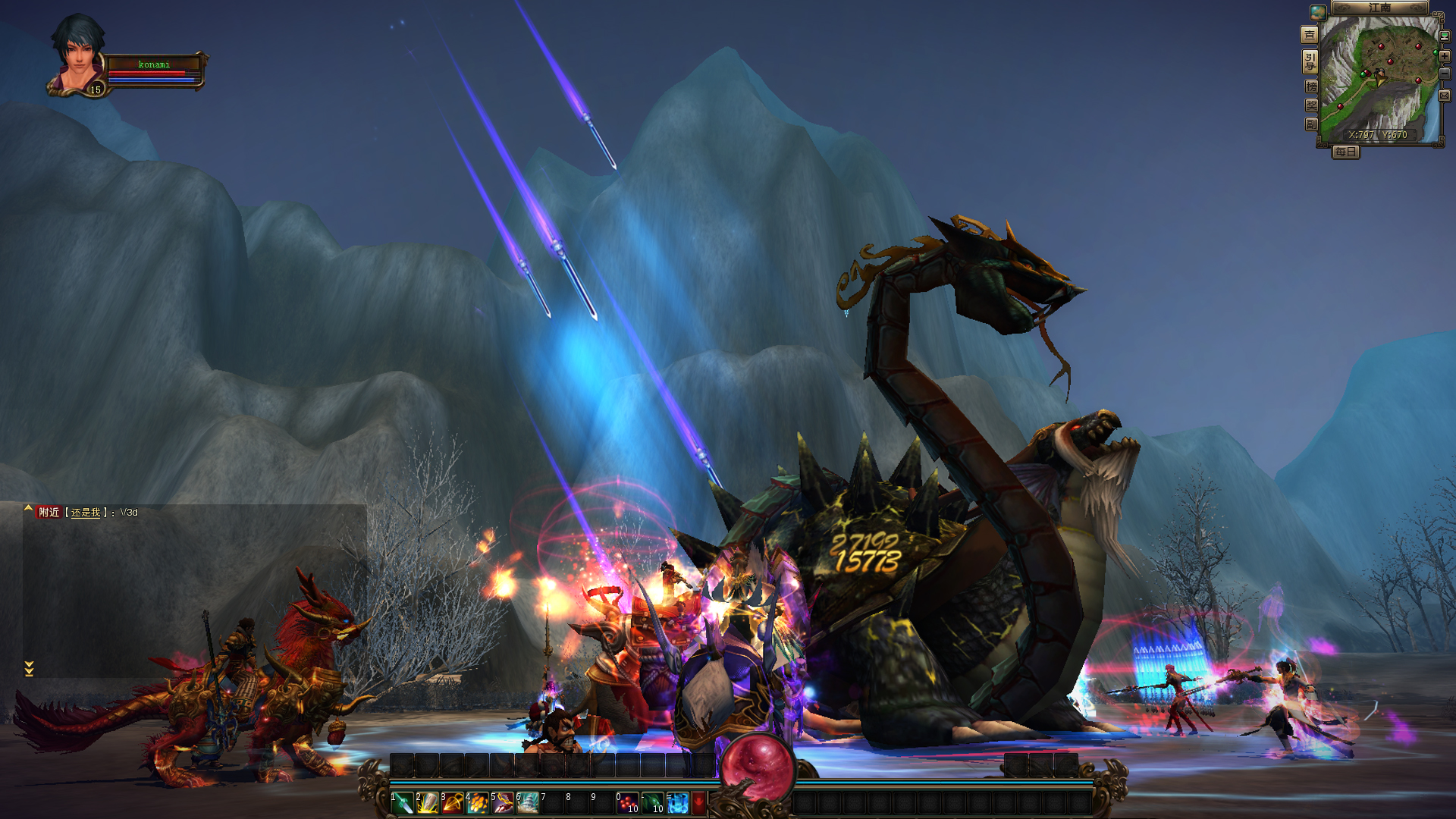Activate the chained claw skill in slot 5
The width and height of the screenshot is (1456, 819).
point(504,802)
